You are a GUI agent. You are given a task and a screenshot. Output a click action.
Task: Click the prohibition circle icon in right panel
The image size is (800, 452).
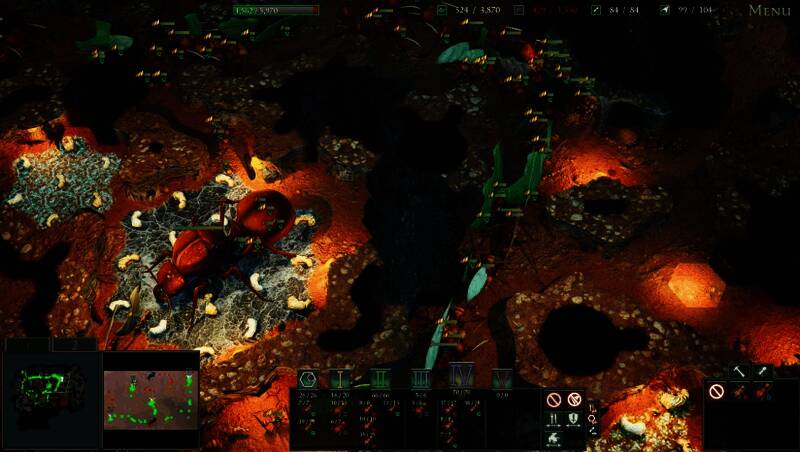point(716,391)
